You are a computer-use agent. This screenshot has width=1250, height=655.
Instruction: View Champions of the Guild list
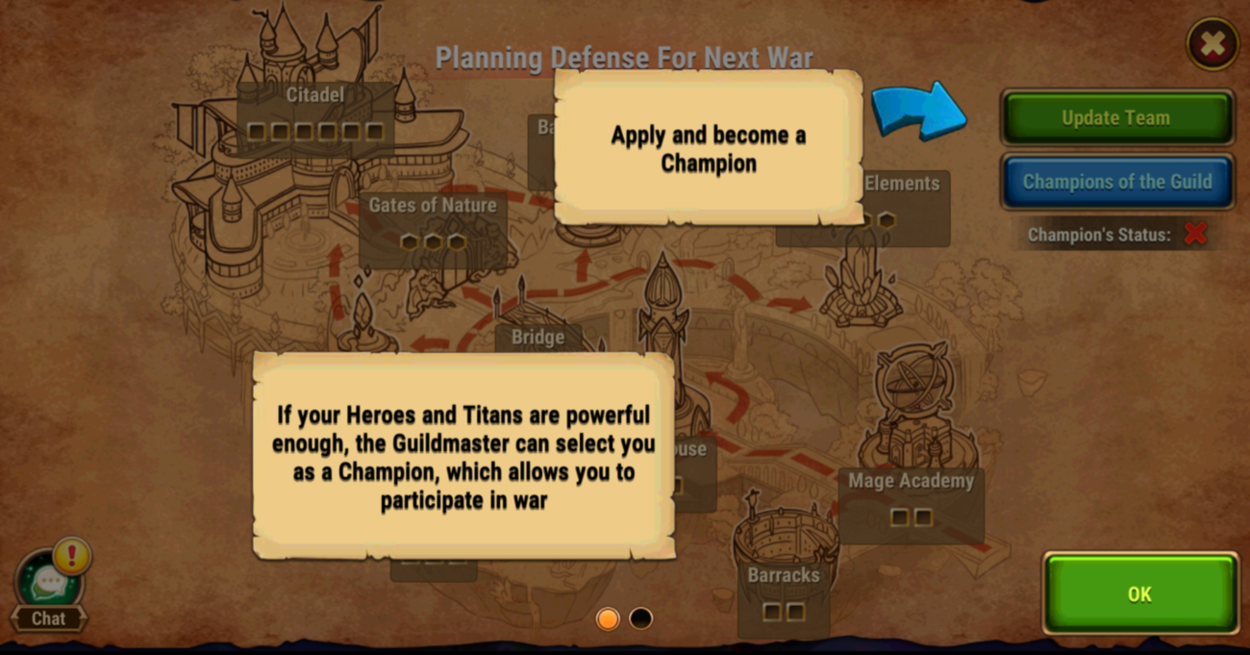tap(1116, 182)
